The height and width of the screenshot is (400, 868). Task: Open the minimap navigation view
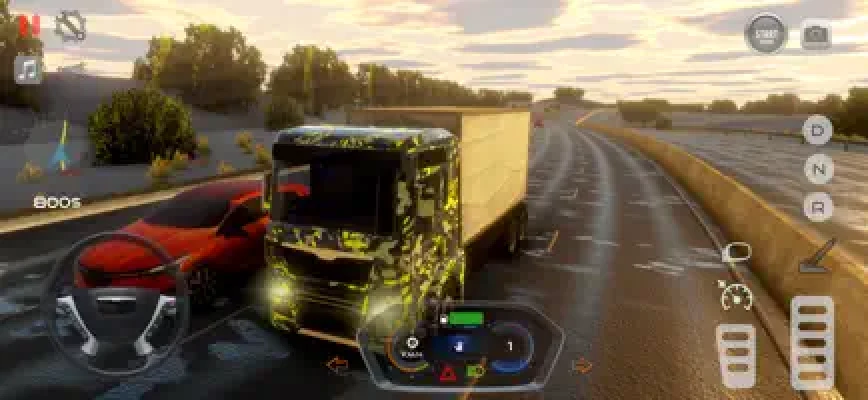(62, 150)
